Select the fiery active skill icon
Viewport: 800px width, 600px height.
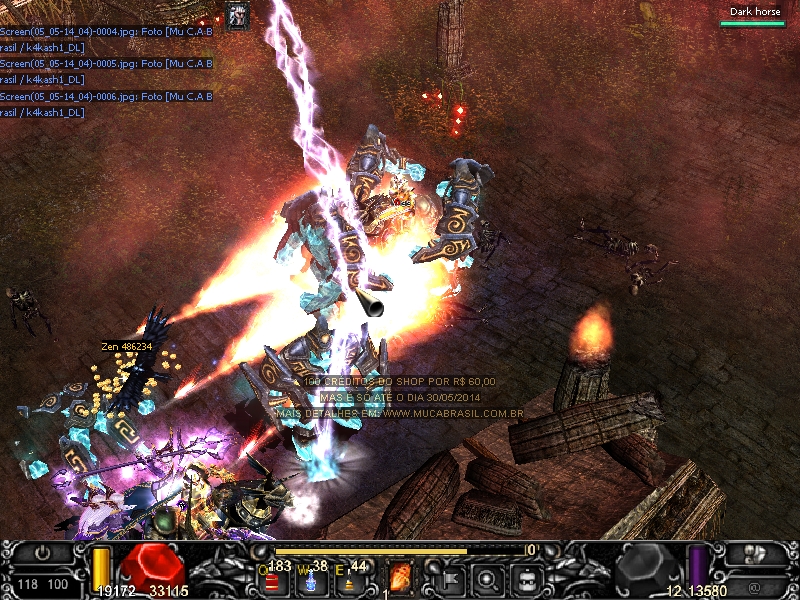[x=400, y=577]
